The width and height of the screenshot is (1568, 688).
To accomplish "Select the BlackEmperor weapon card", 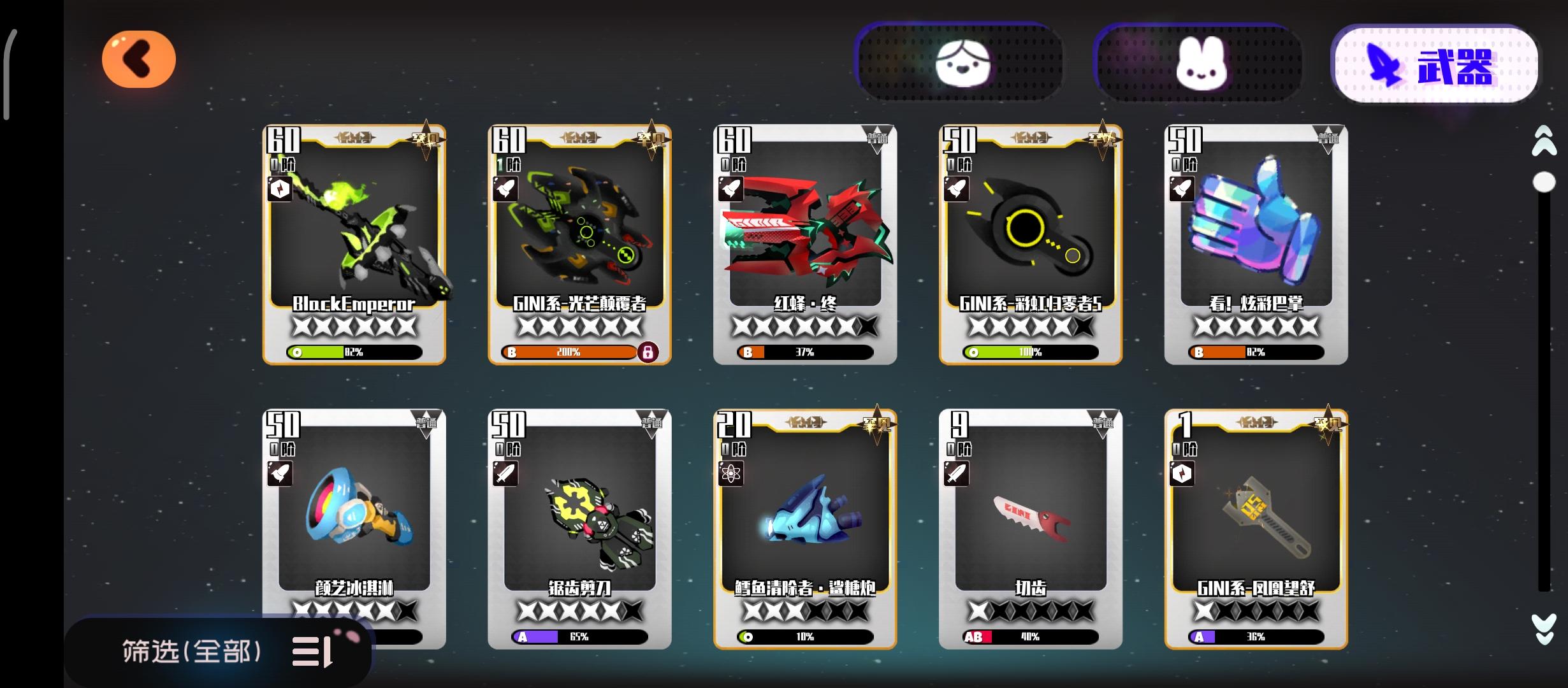I will click(x=355, y=242).
